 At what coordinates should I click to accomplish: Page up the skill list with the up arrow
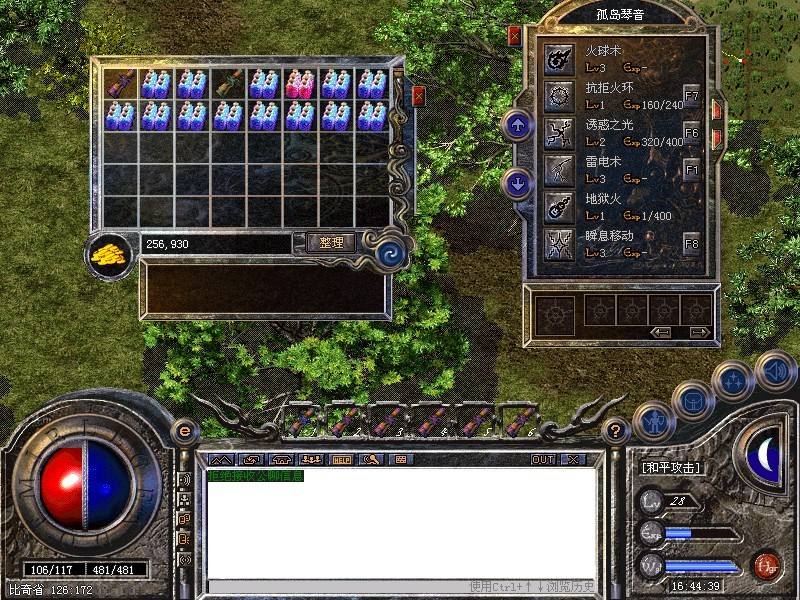(x=518, y=126)
